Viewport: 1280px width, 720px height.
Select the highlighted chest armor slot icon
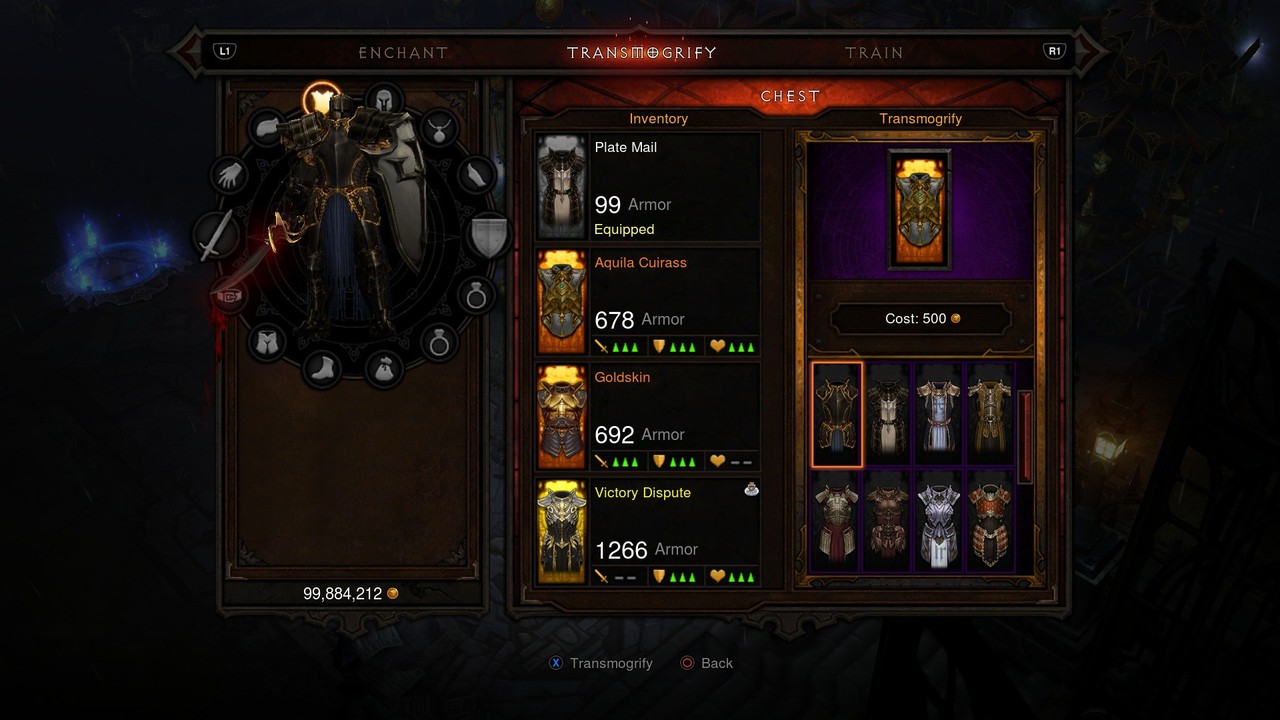pos(319,97)
